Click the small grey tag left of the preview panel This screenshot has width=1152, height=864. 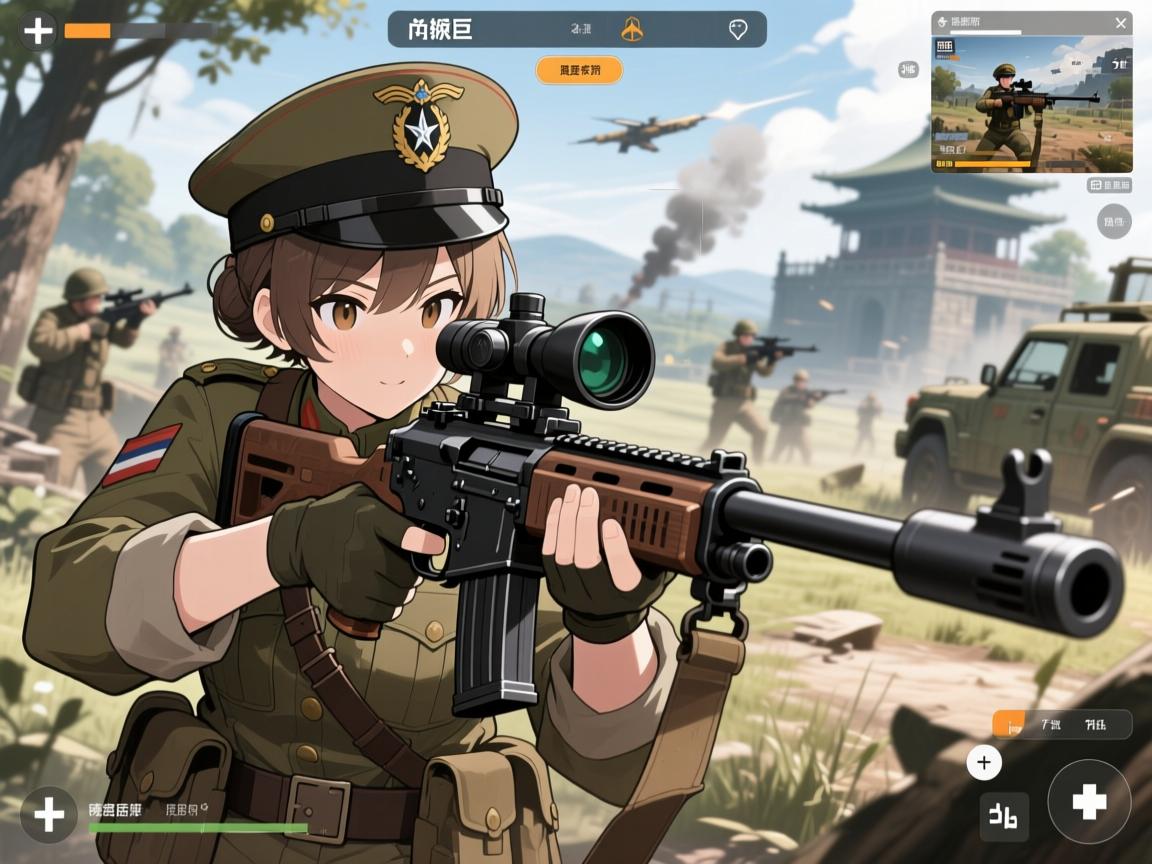coord(908,69)
